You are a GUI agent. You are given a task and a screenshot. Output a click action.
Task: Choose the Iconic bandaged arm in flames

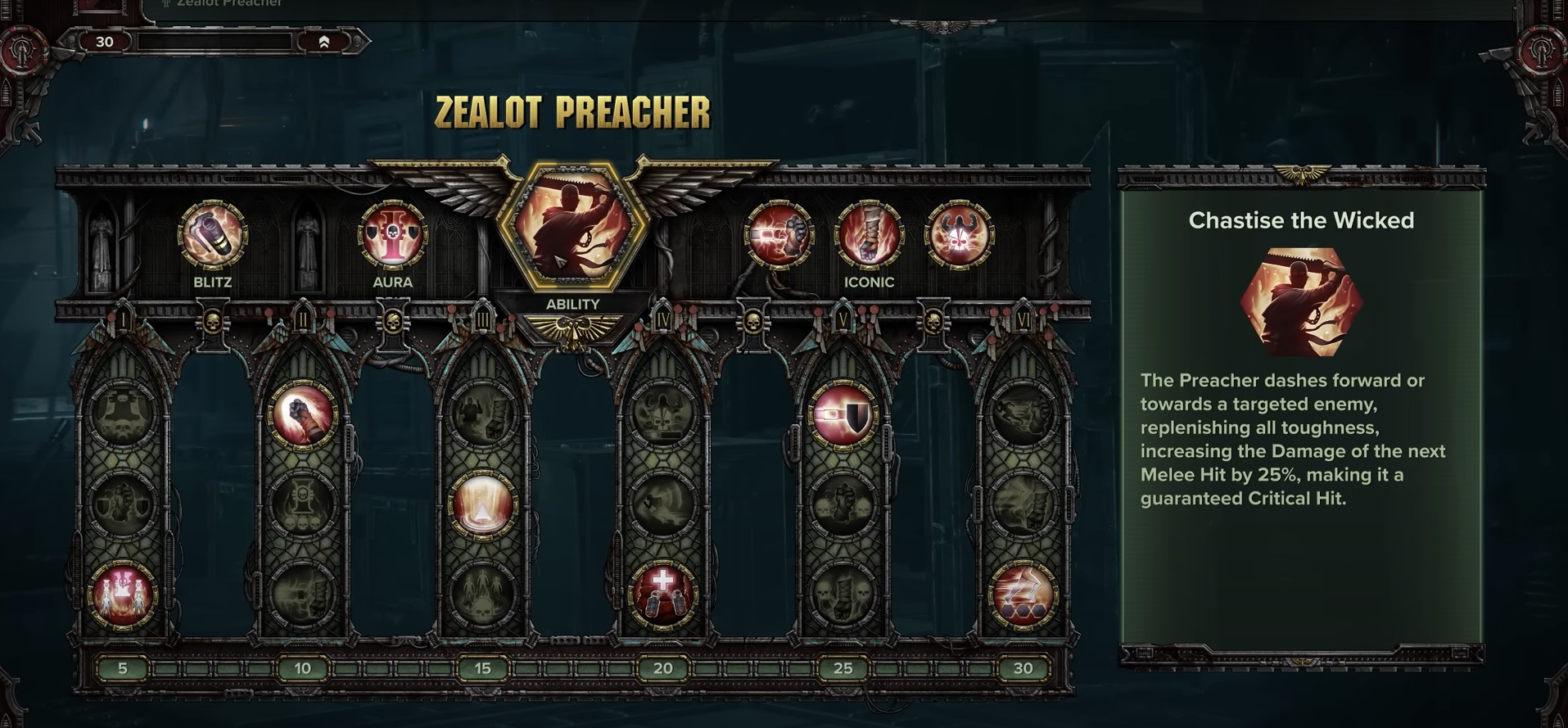click(869, 235)
